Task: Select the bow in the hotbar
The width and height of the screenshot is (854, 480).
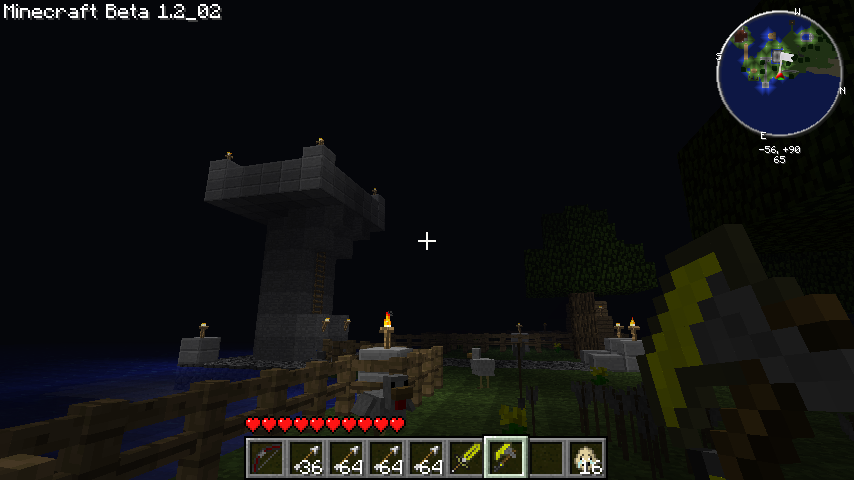Action: pos(265,458)
